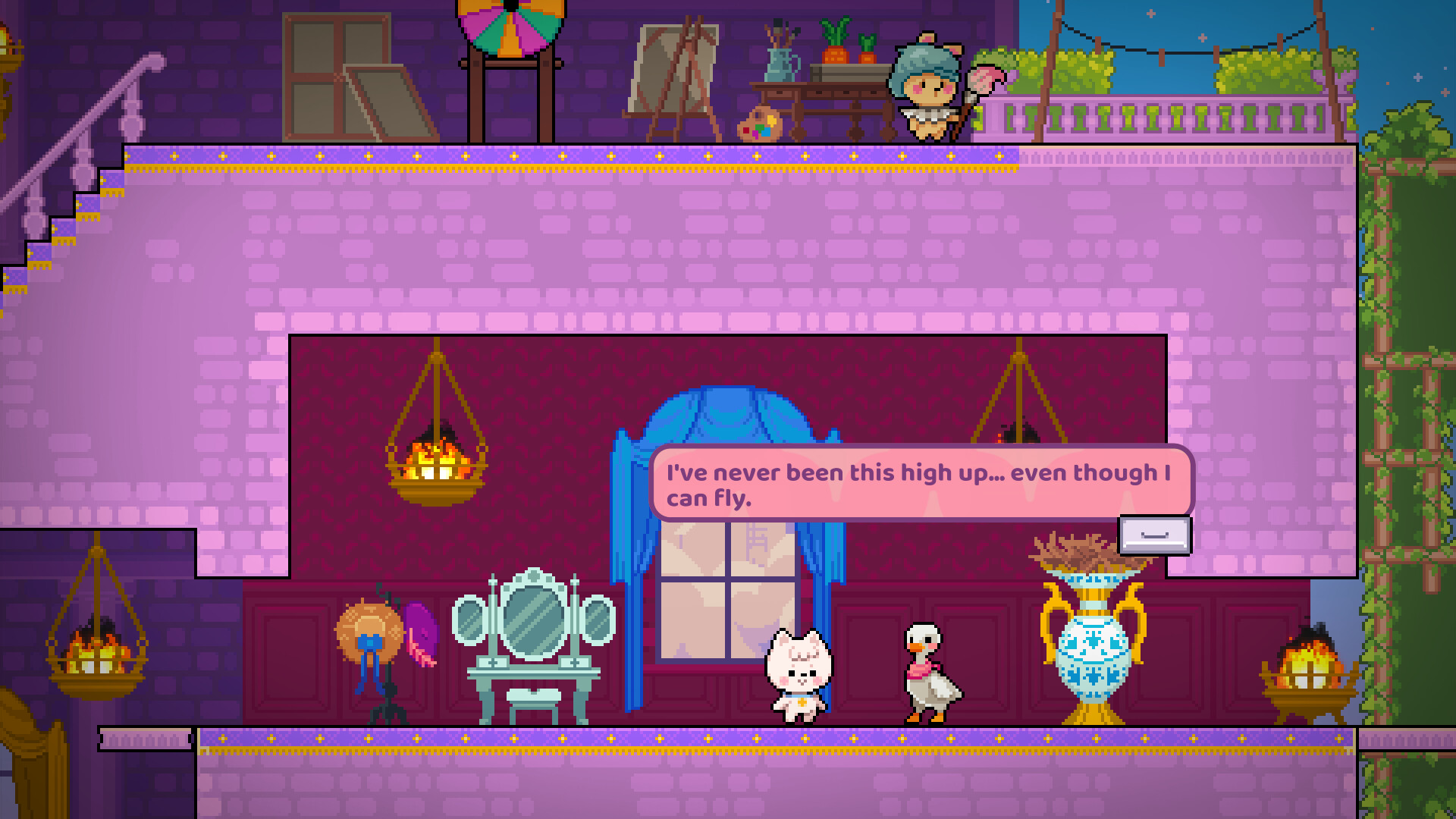Select the painting easel on the upper floor
This screenshot has width=1456, height=819.
(x=674, y=72)
